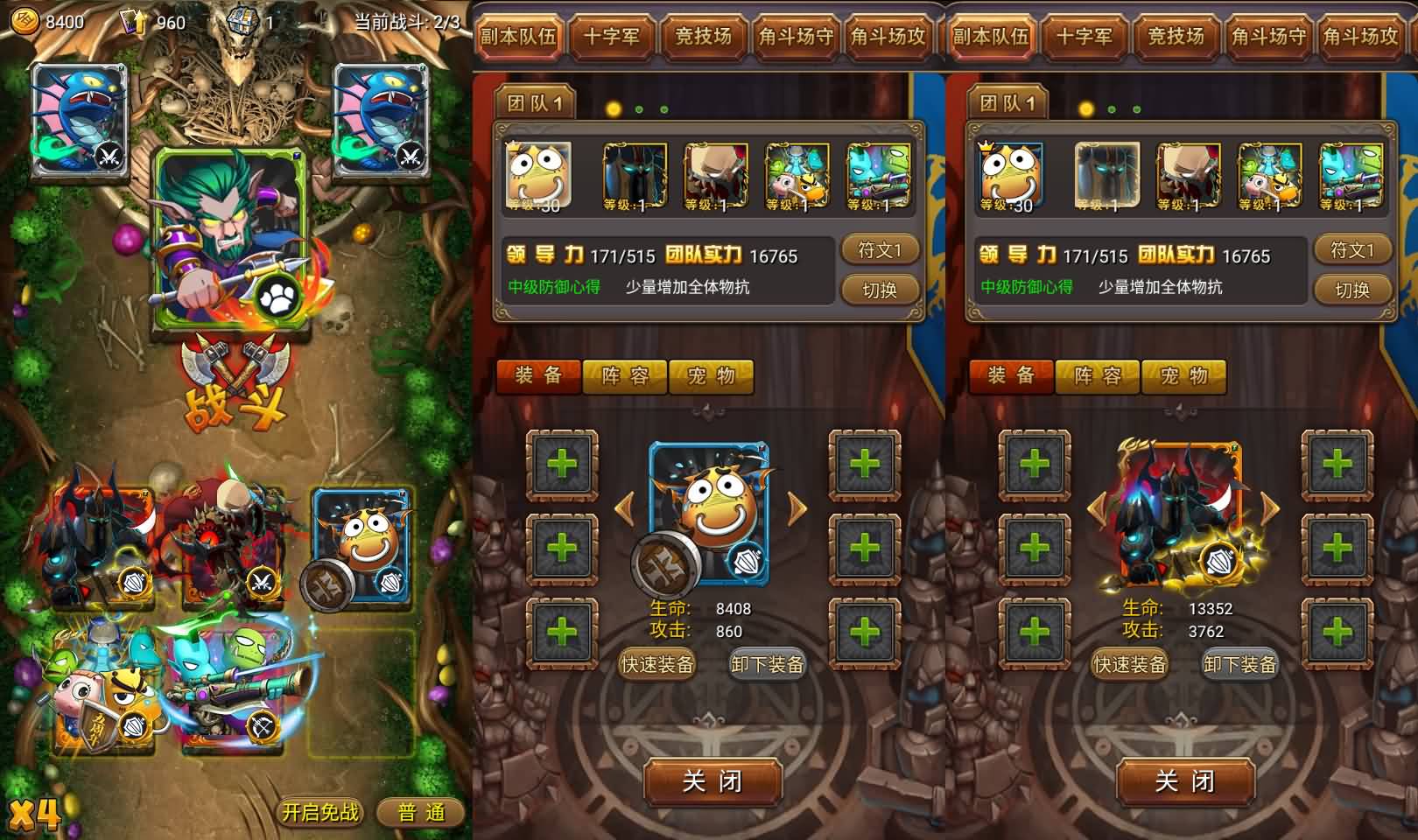1418x840 pixels.
Task: Click 快速装备 under the yellow potato hero
Action: click(656, 665)
